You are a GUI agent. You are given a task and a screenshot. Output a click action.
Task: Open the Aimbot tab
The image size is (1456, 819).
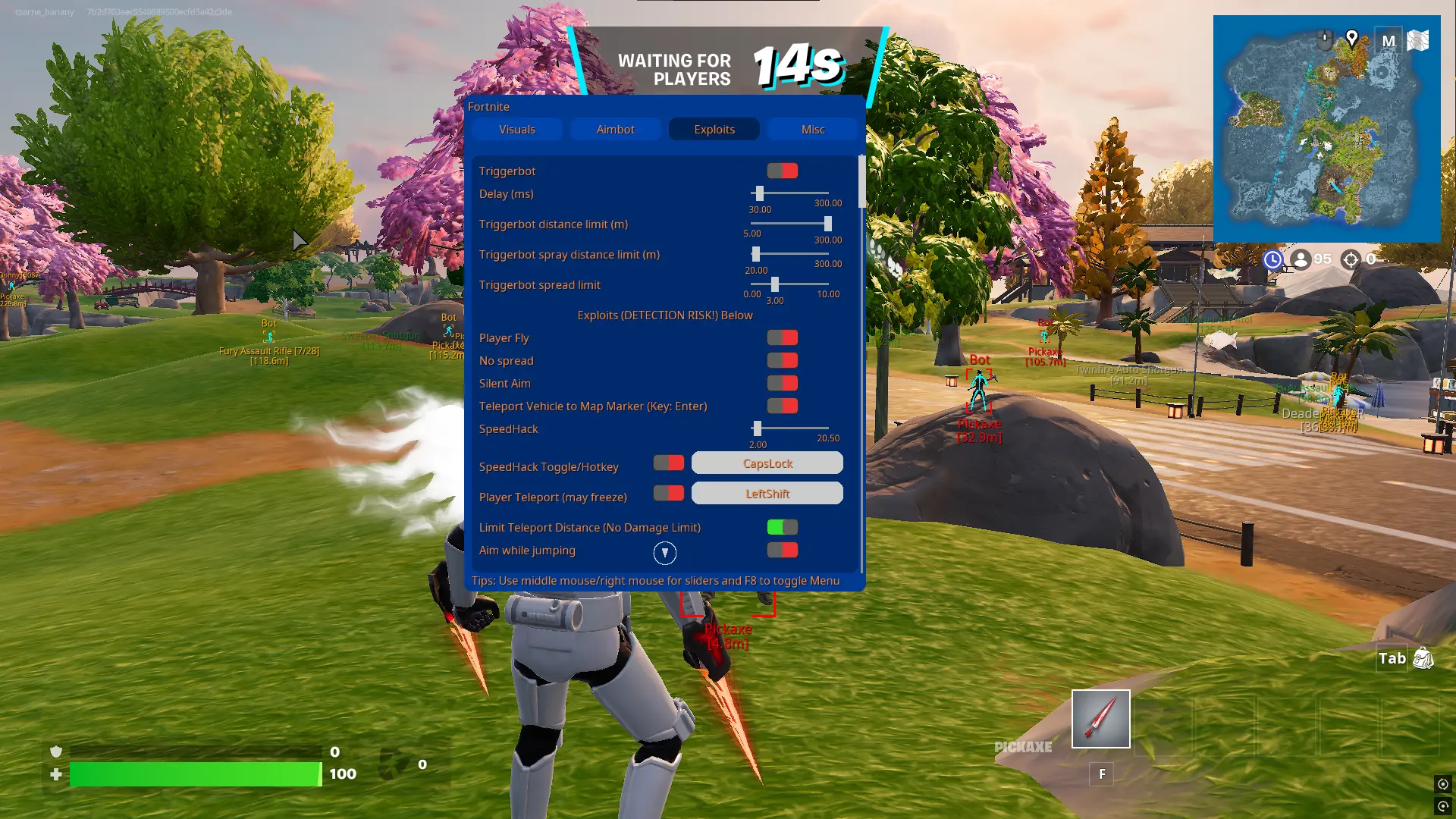(x=615, y=130)
